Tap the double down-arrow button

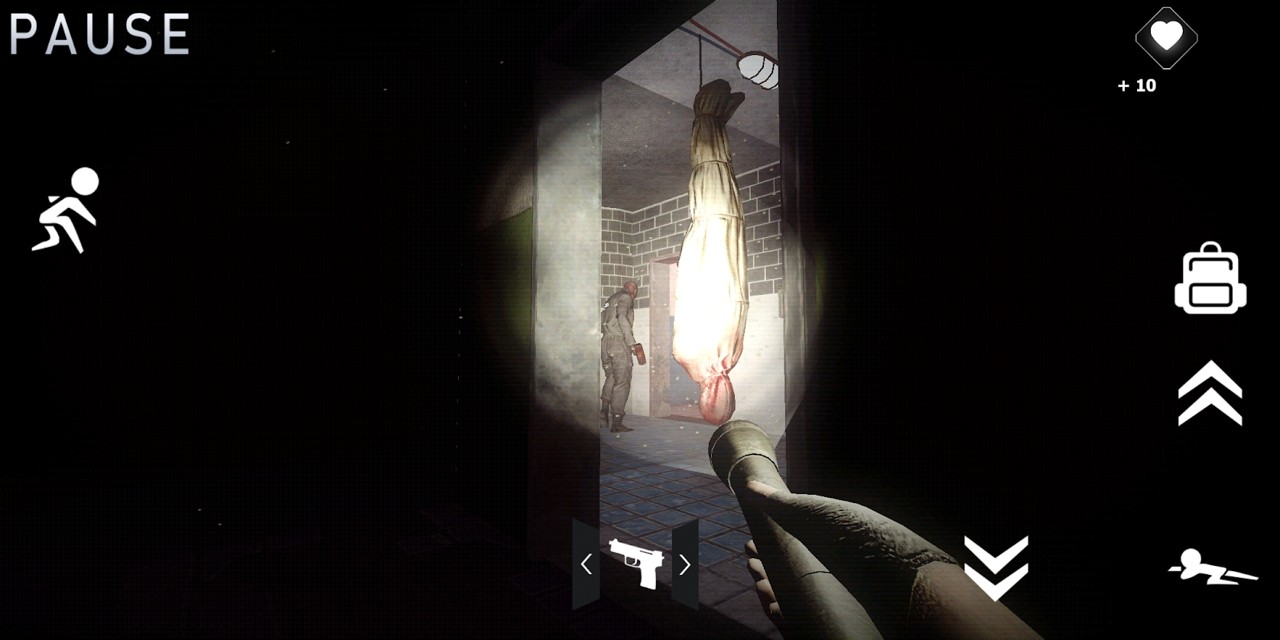click(995, 567)
